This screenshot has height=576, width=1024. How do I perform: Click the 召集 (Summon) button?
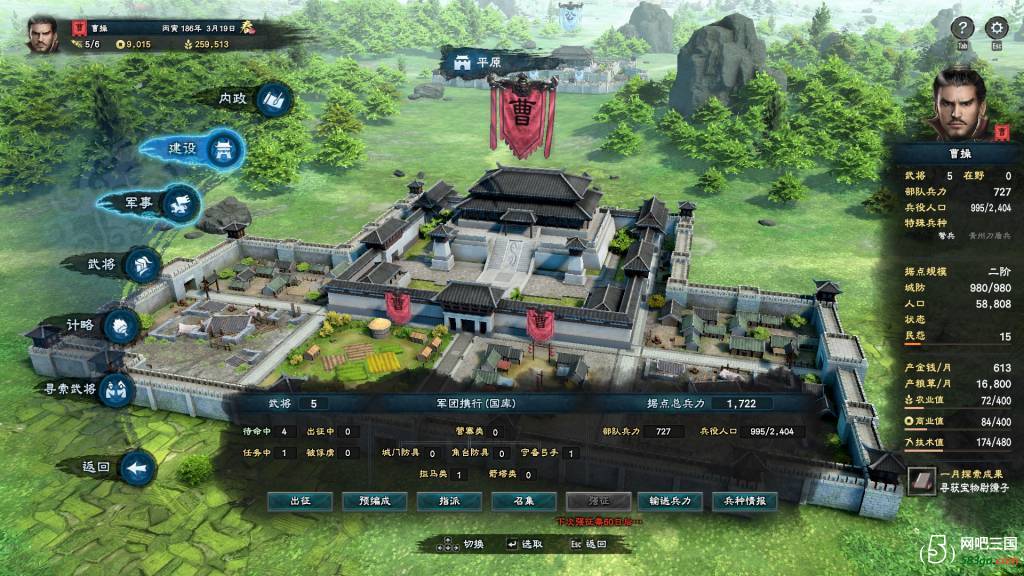pyautogui.click(x=524, y=501)
